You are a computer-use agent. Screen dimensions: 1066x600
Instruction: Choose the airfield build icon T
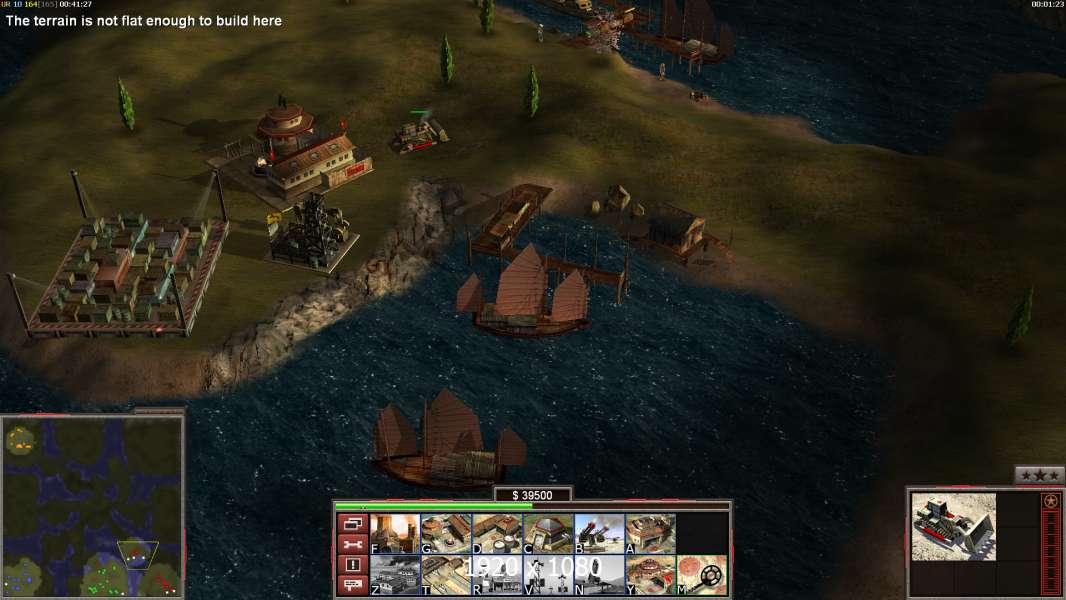tap(446, 575)
